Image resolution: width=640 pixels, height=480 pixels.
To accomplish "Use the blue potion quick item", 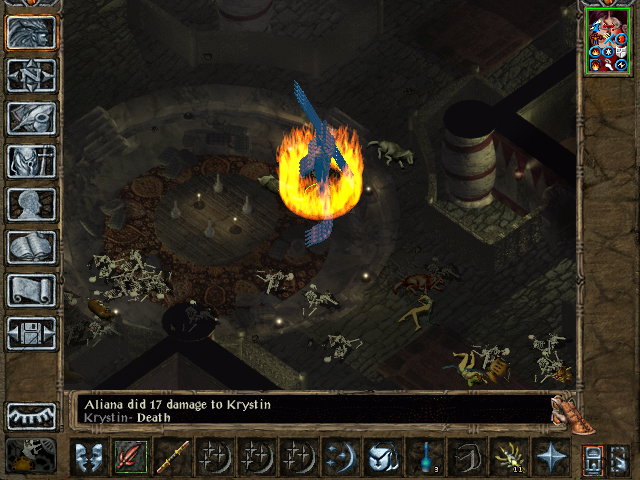I will tap(424, 457).
